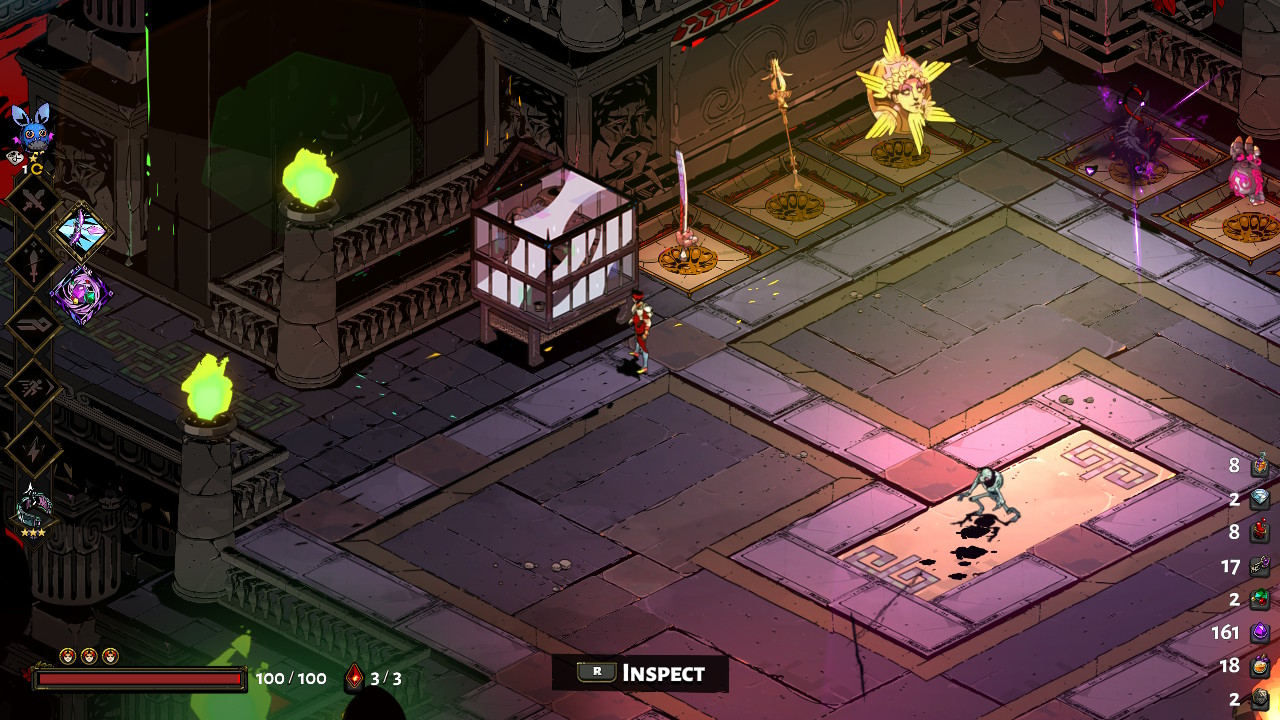1280x720 pixels.
Task: Click the Diamond resource icon
Action: point(1260,500)
